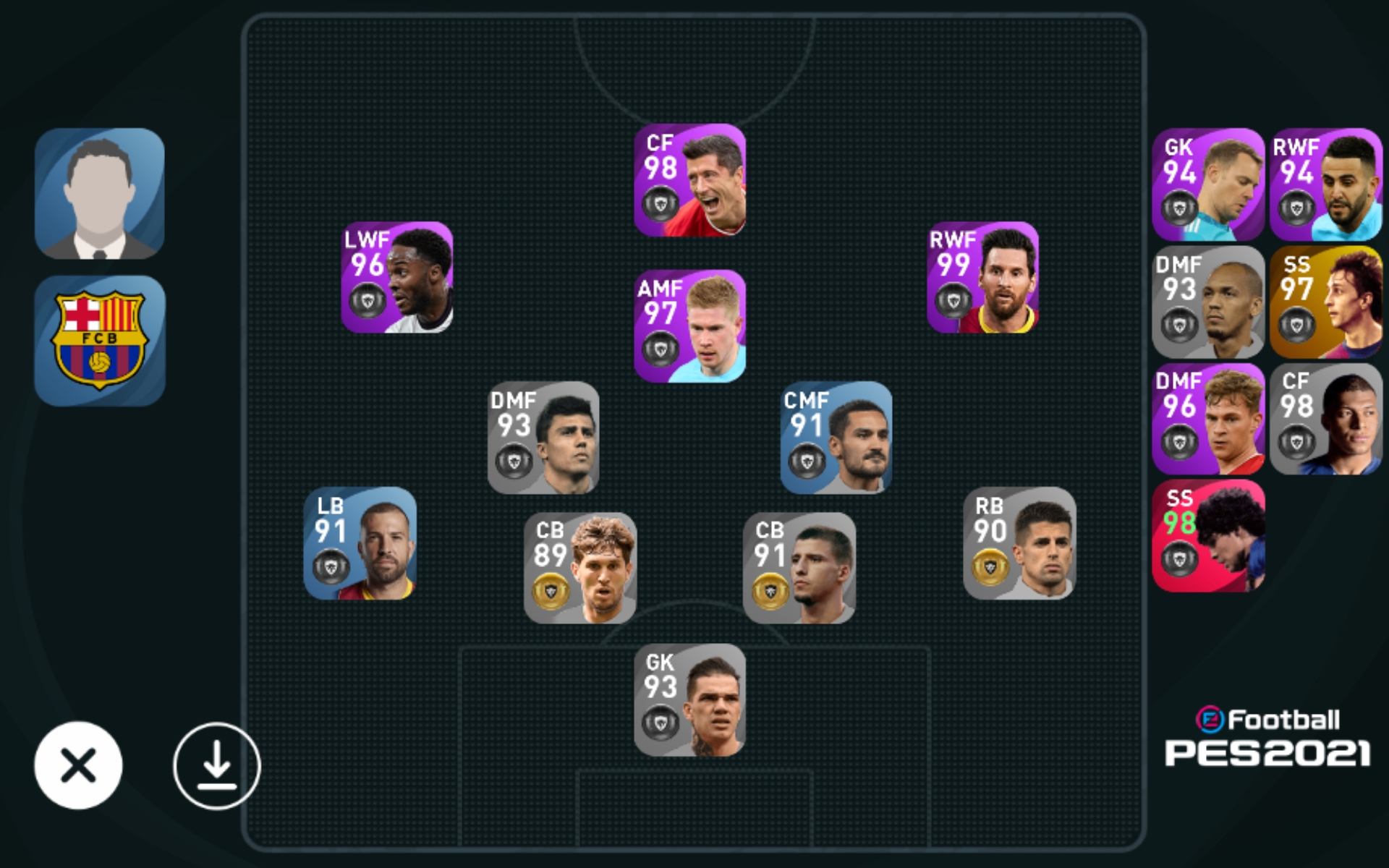Choose the CB 91 defender card
This screenshot has height=868, width=1389.
pyautogui.click(x=799, y=569)
